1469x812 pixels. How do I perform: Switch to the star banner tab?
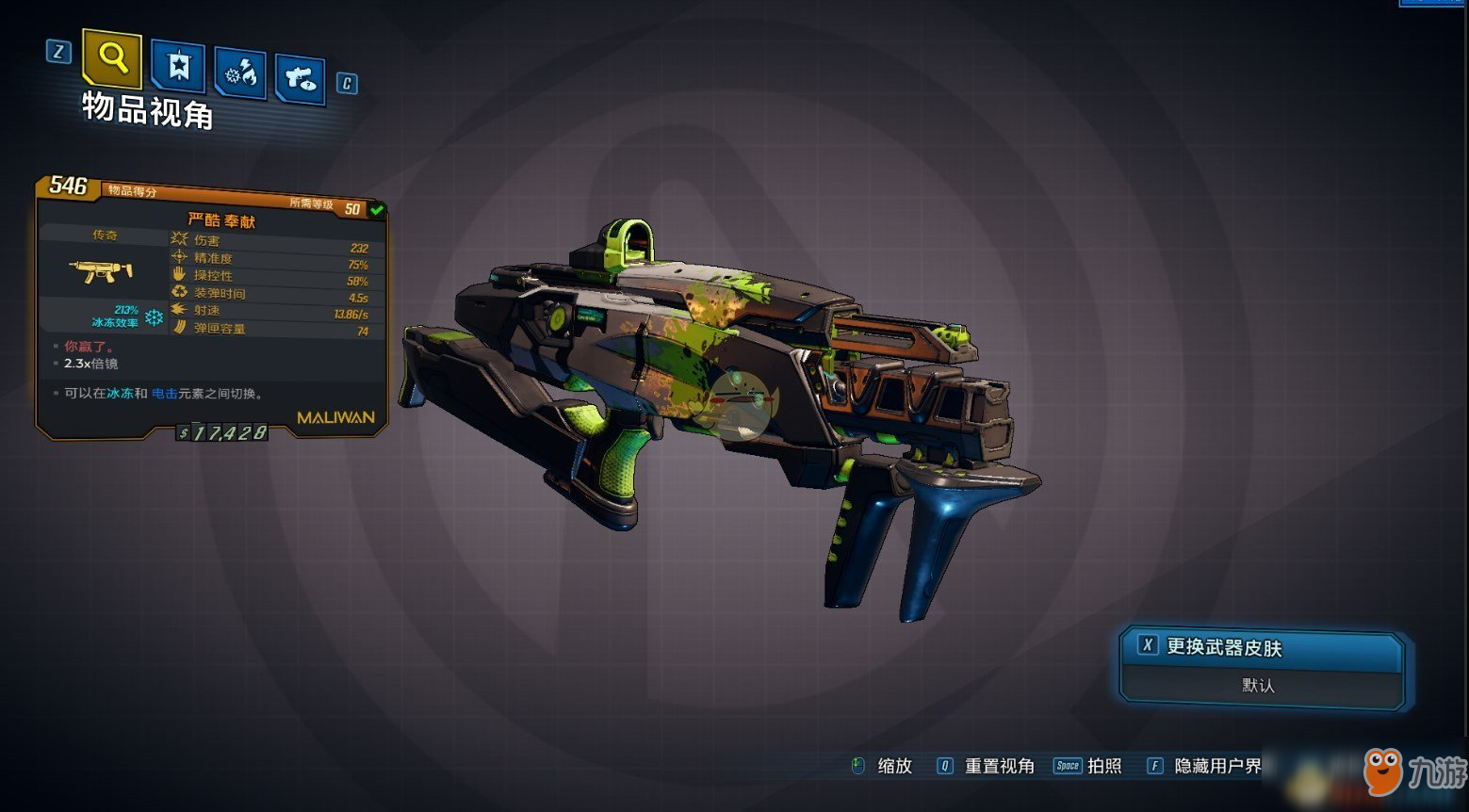pyautogui.click(x=178, y=66)
